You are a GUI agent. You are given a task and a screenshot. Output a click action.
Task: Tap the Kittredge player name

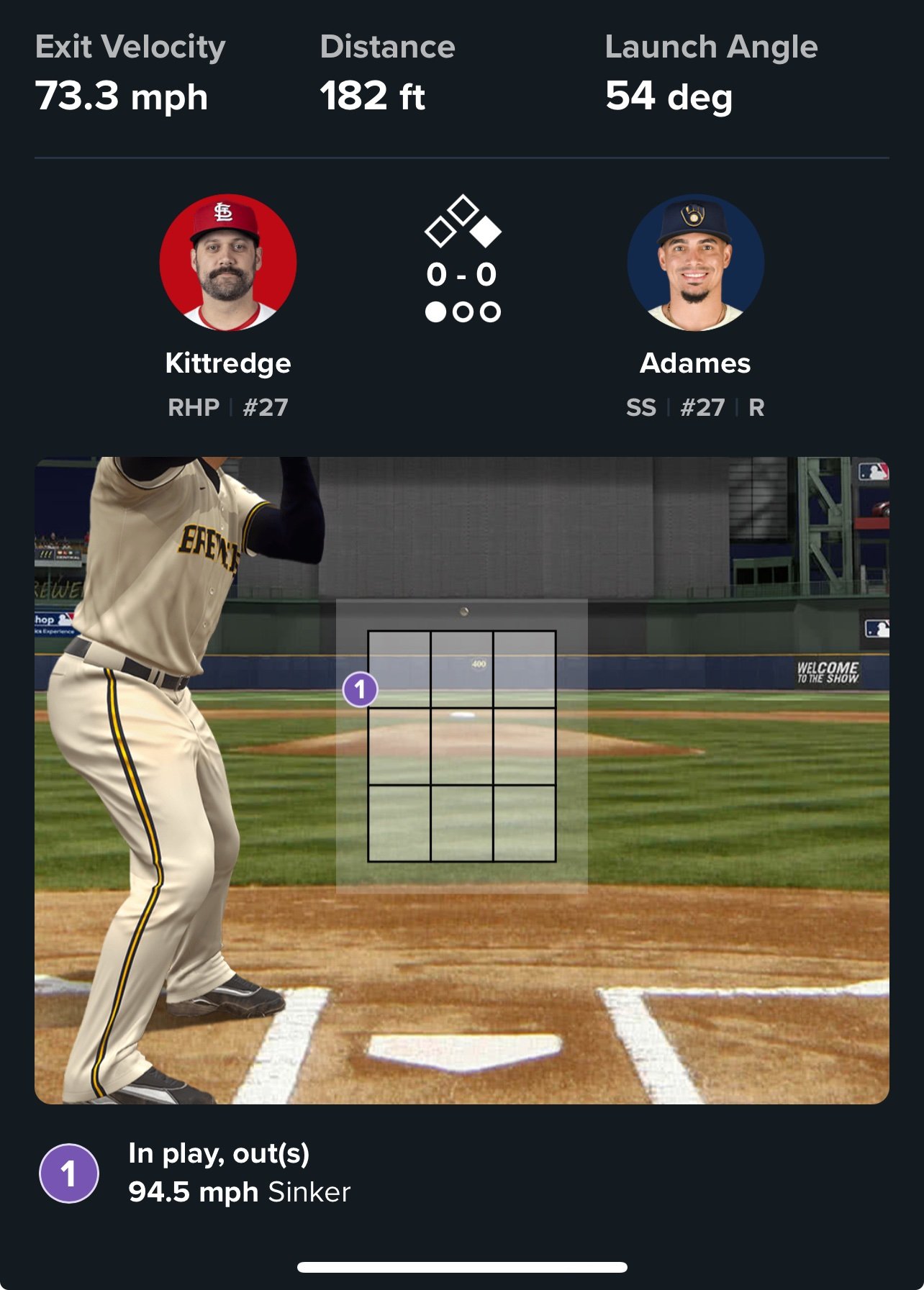(228, 363)
